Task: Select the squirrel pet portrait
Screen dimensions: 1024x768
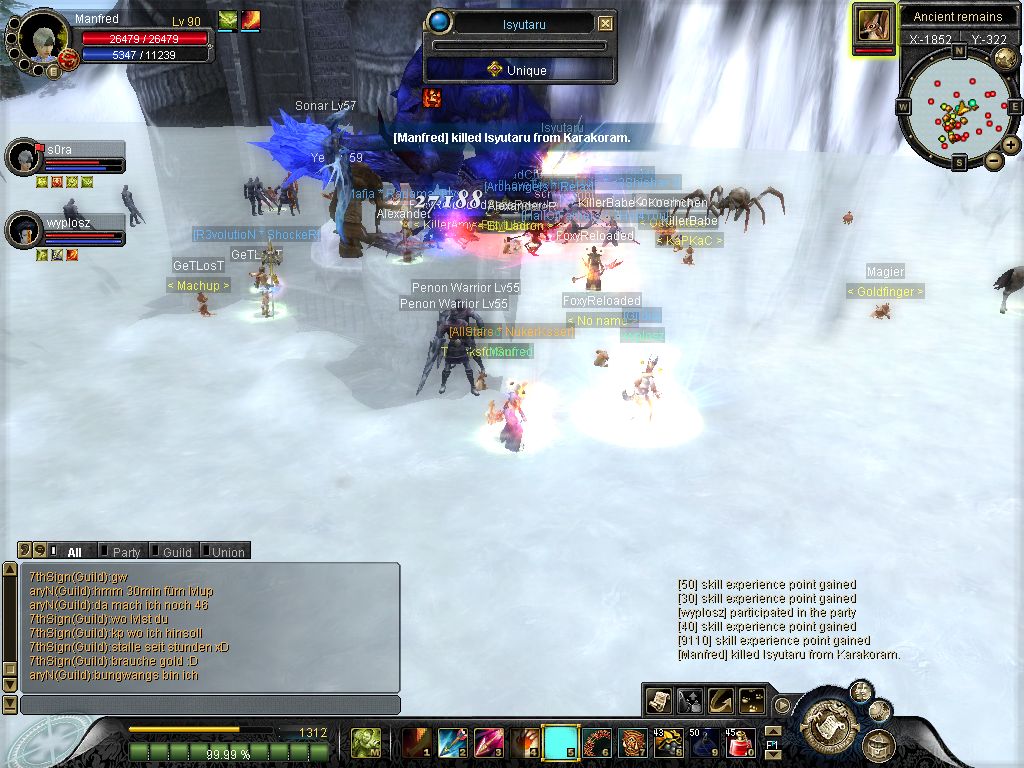Action: pos(874,25)
